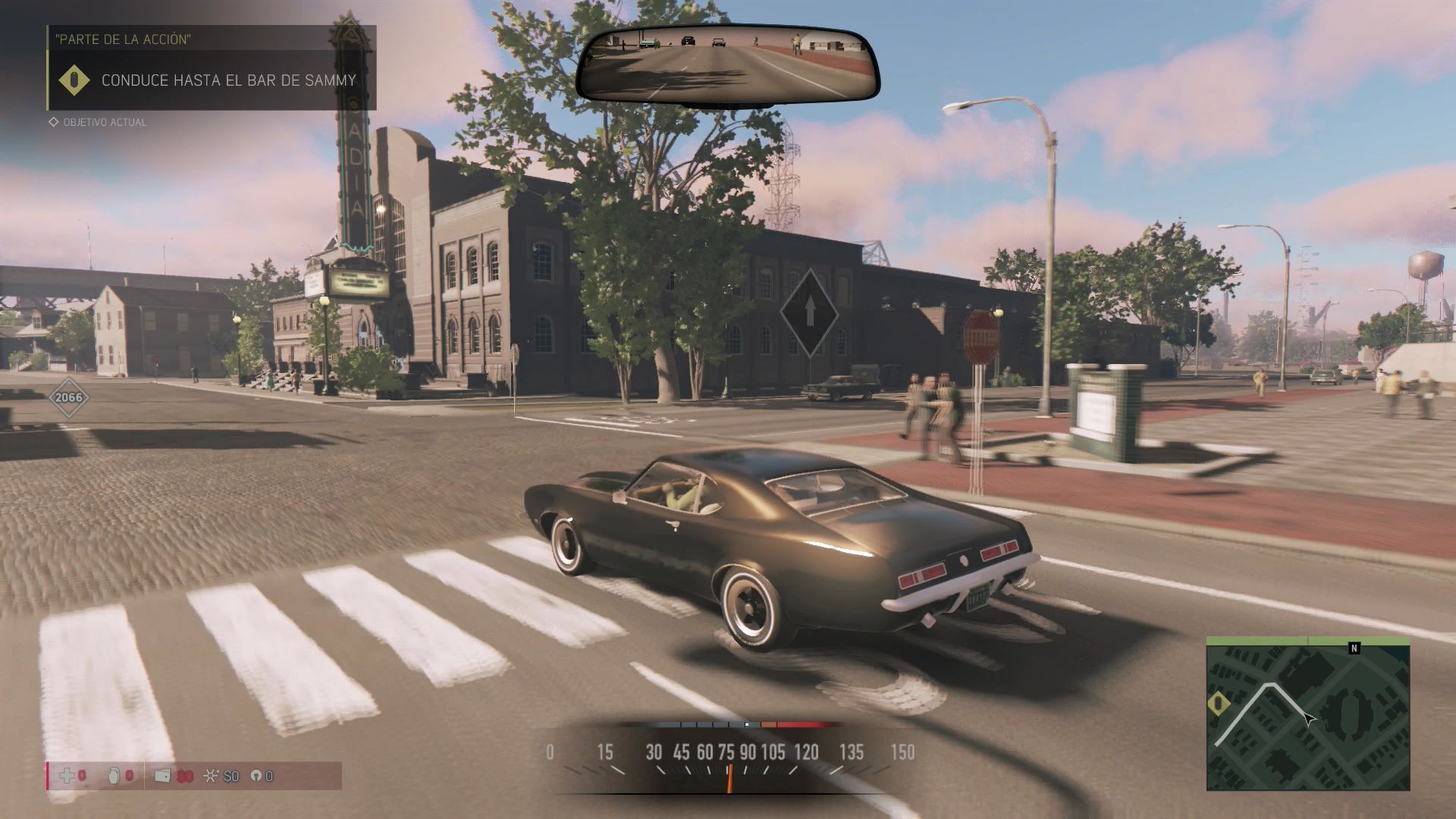
Task: Click the minimap in the corner
Action: 1308,714
